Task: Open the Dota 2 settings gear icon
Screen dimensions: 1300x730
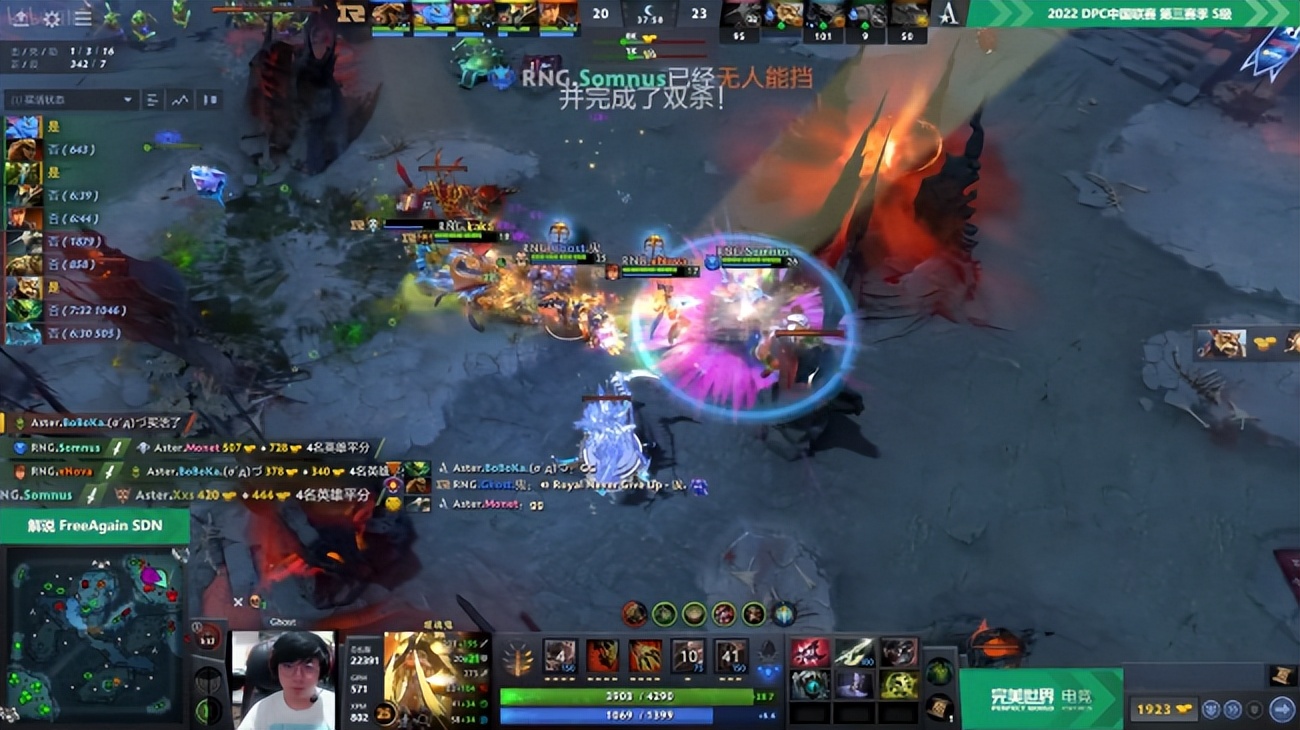Action: (x=51, y=18)
